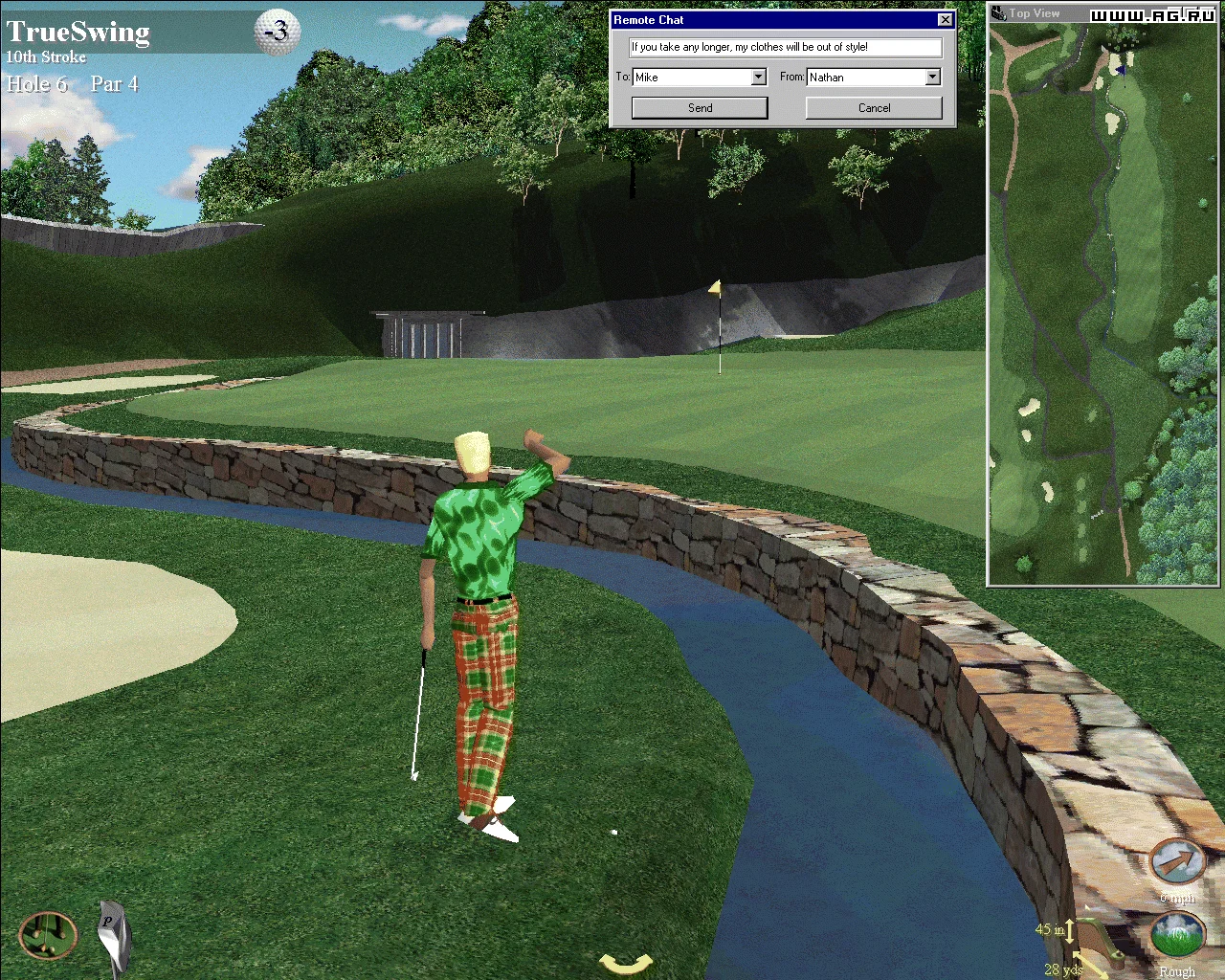Open the Top View window system icon

click(998, 13)
